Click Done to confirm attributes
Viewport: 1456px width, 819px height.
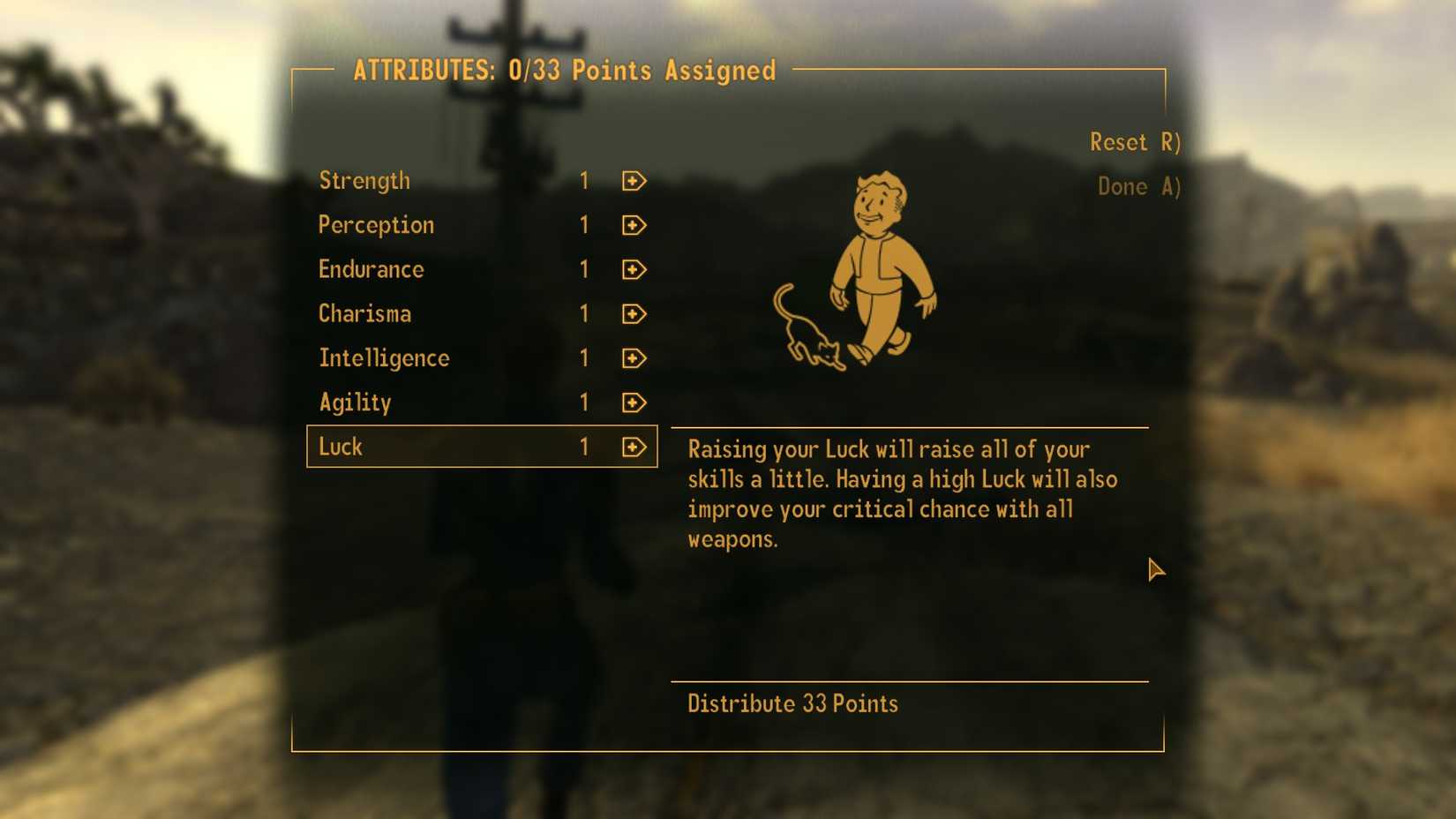pos(1137,186)
